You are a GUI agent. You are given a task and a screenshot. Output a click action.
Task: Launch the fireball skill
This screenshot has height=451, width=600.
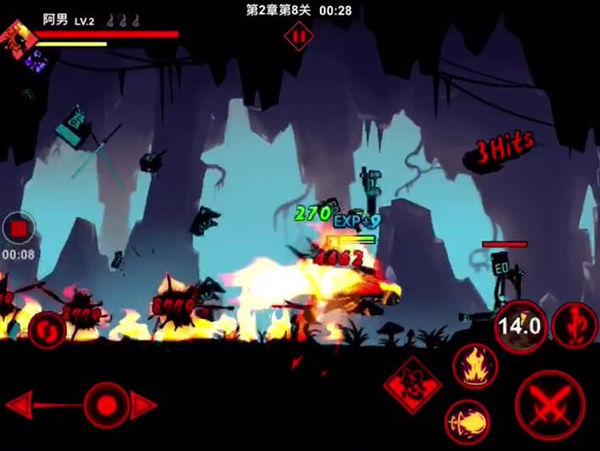467,421
